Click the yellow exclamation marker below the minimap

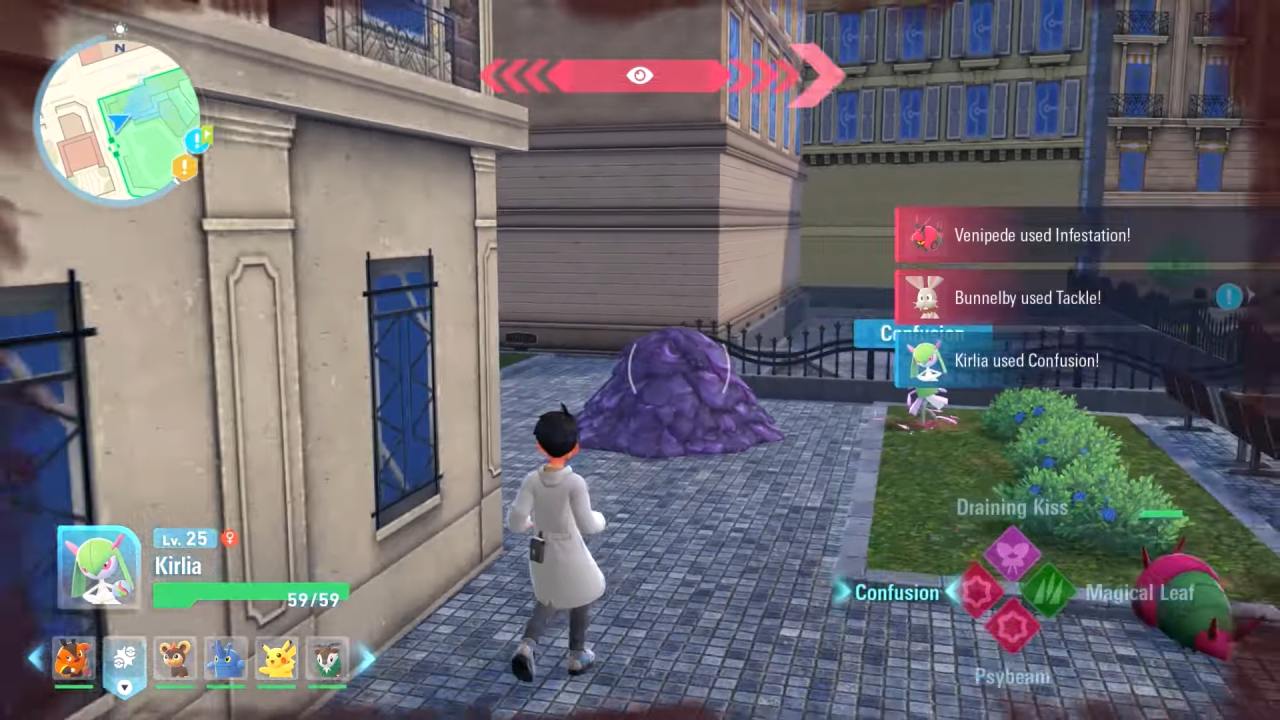pos(184,168)
